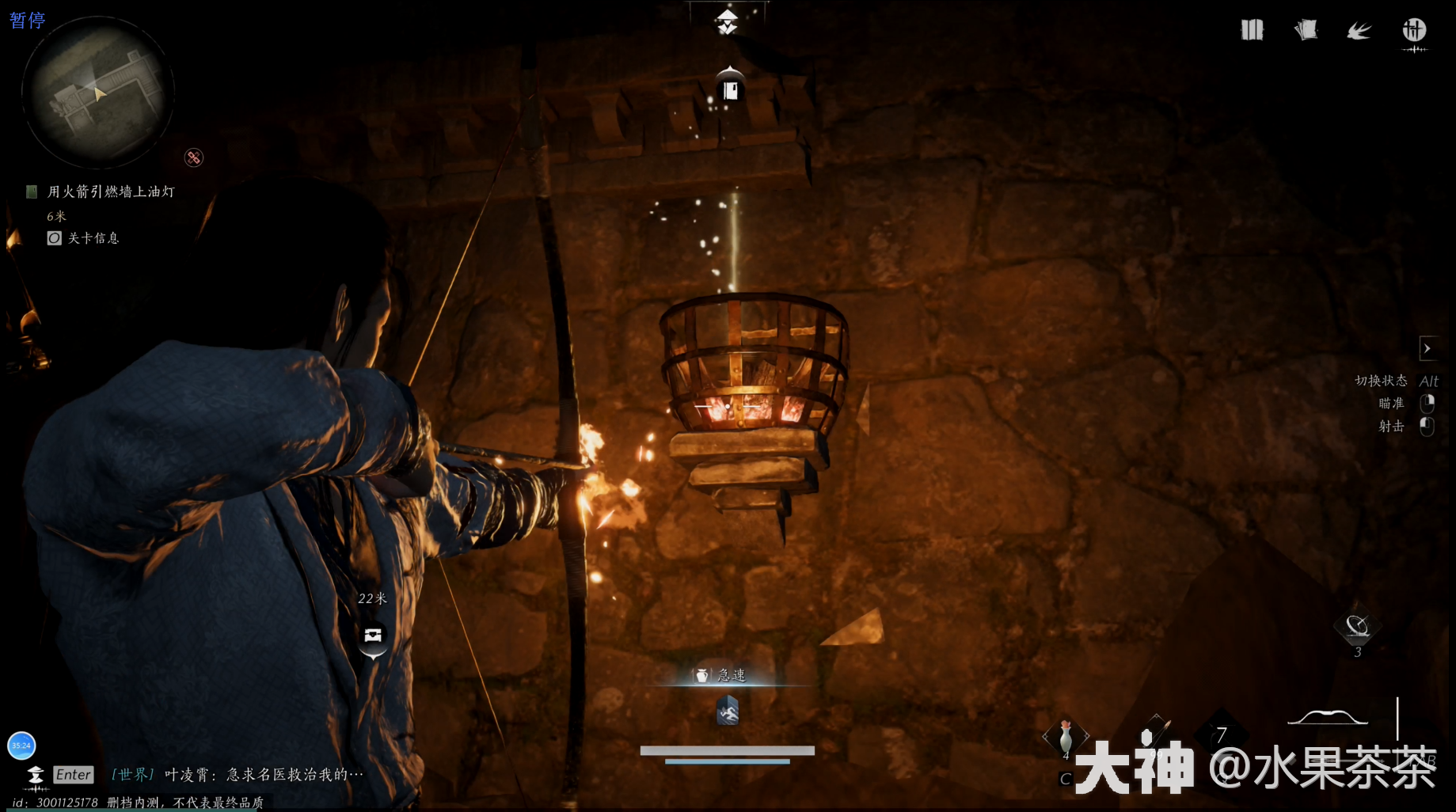This screenshot has height=812, width=1456.
Task: Select the fire arrow quest objective
Action: tap(110, 192)
